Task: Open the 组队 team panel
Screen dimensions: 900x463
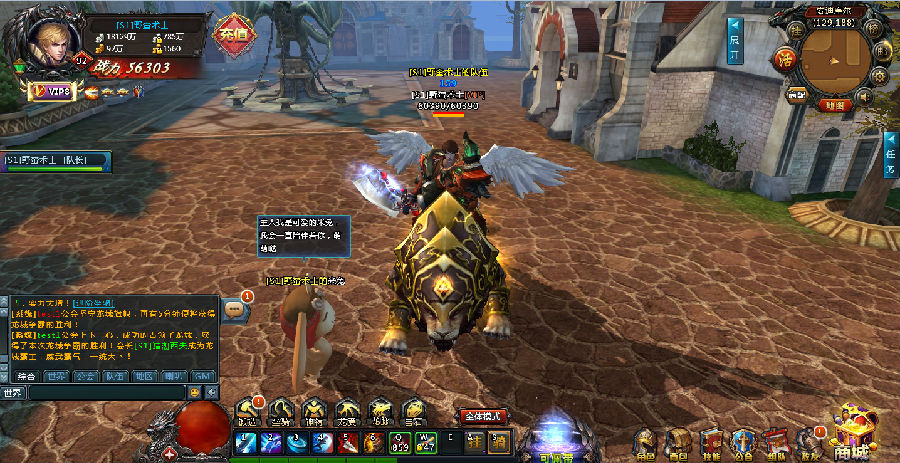Action: 775,442
